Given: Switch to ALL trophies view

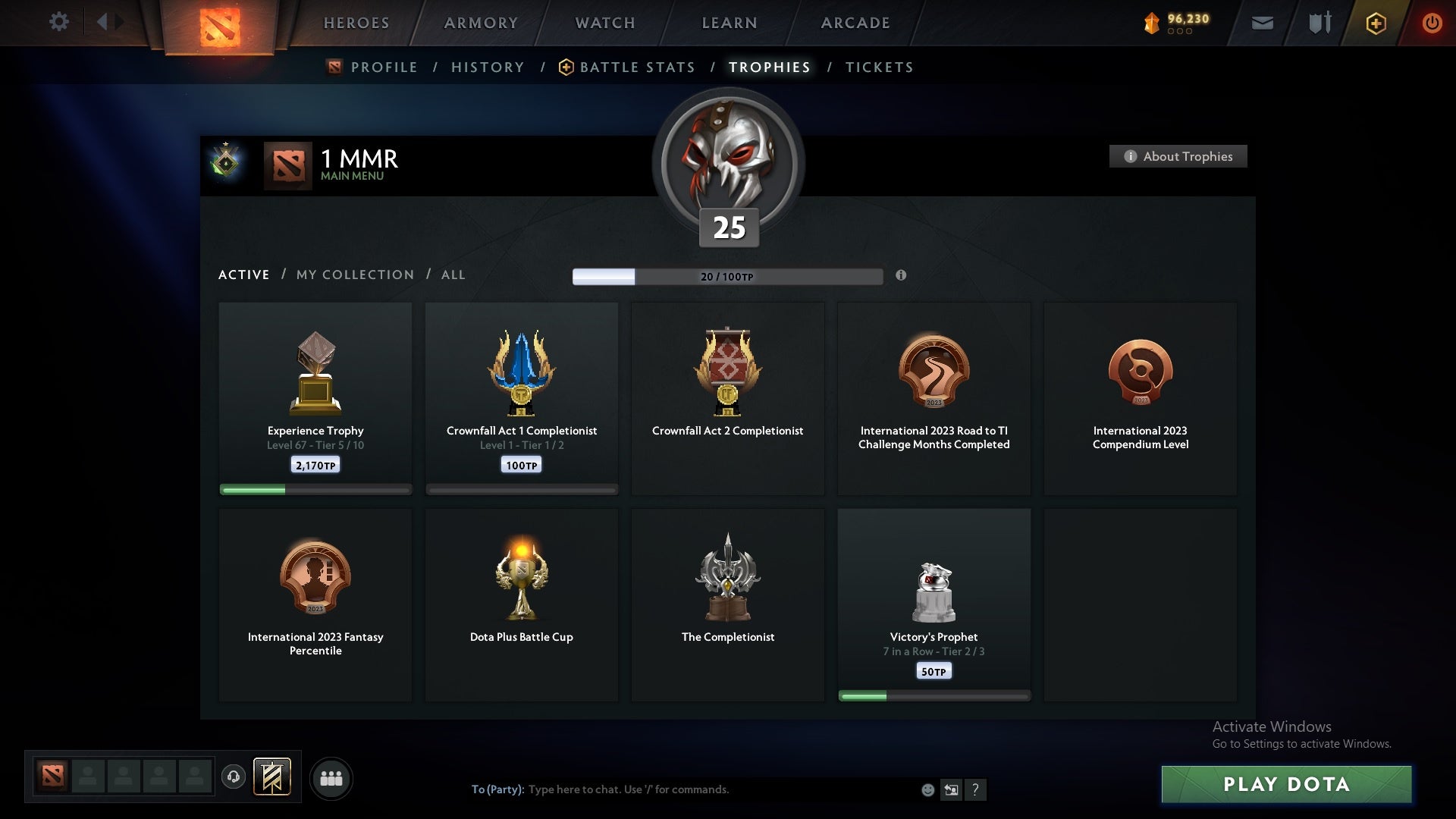Looking at the screenshot, I should (453, 275).
